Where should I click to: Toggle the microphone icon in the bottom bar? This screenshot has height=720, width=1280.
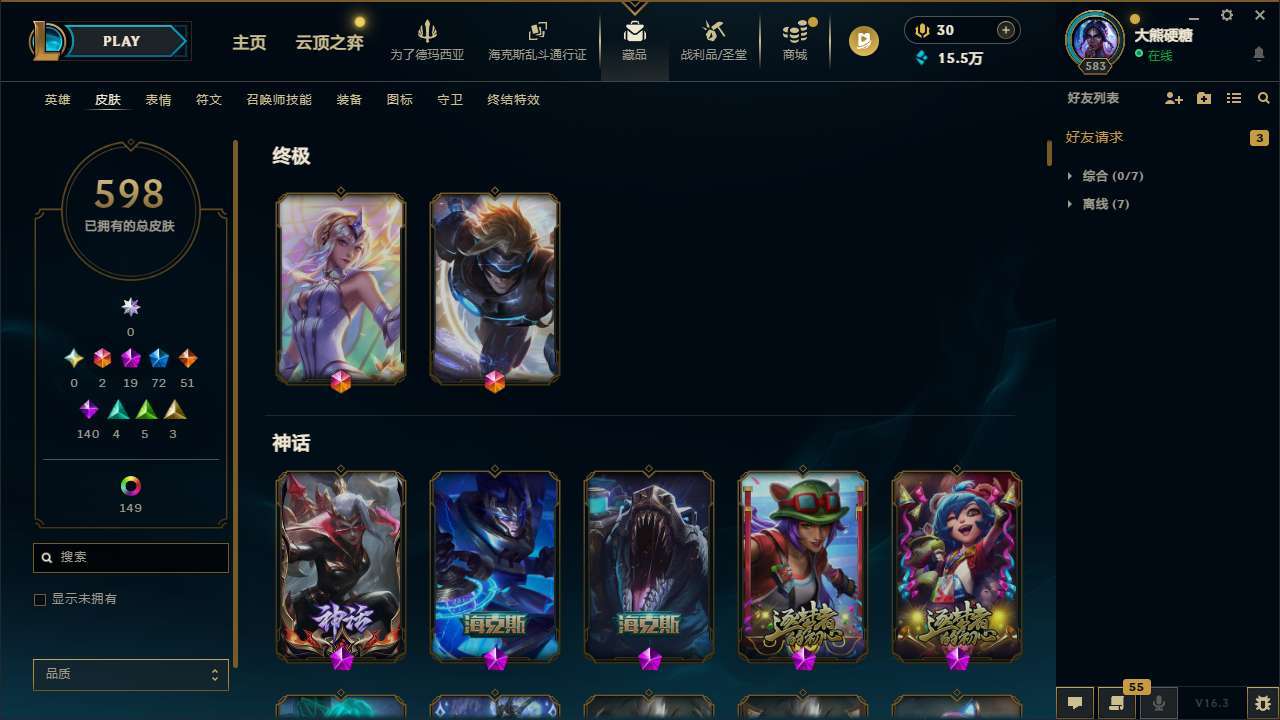tap(1159, 702)
